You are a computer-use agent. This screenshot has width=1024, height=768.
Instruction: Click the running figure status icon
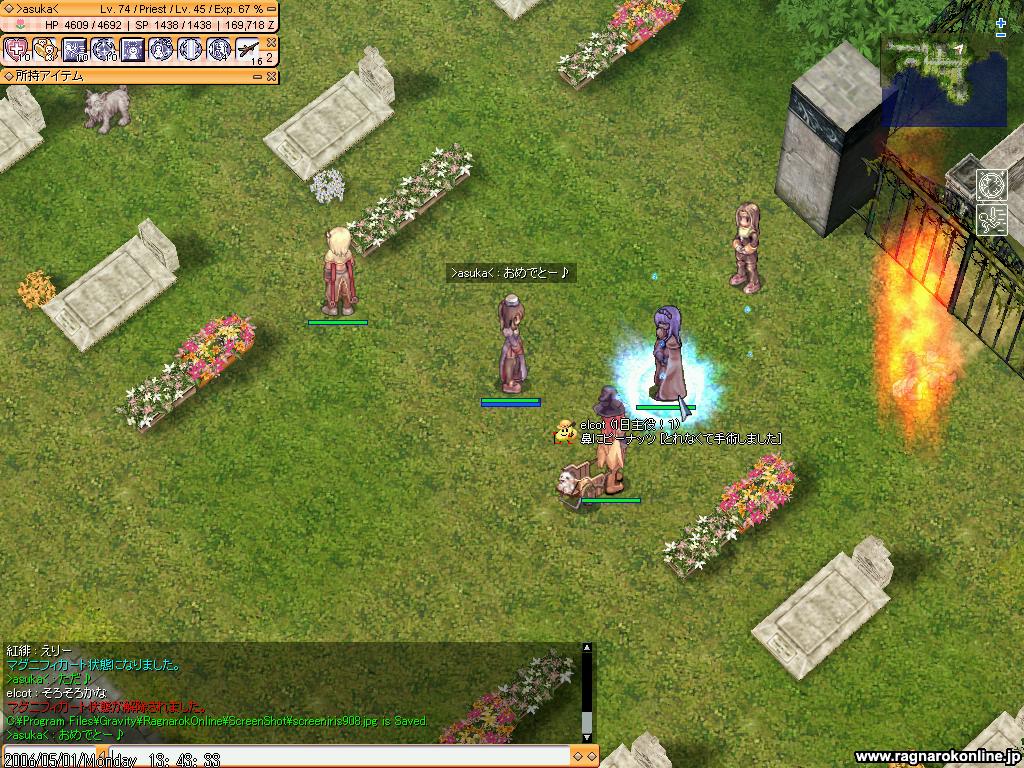click(990, 219)
